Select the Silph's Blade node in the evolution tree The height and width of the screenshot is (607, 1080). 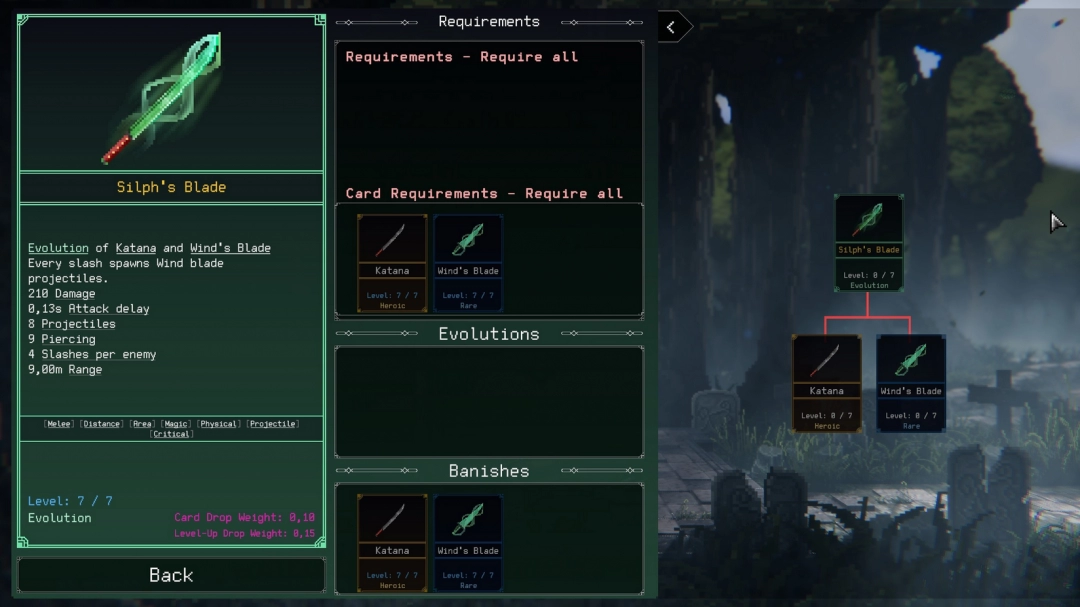(x=869, y=243)
